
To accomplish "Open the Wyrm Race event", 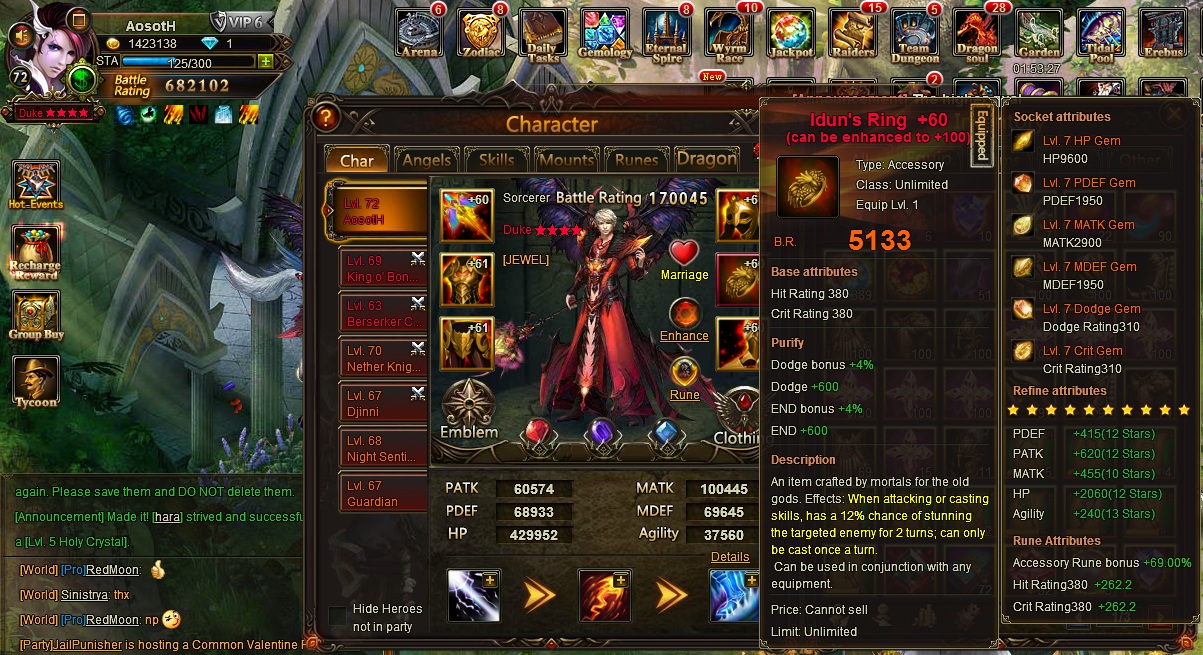I will tap(729, 36).
